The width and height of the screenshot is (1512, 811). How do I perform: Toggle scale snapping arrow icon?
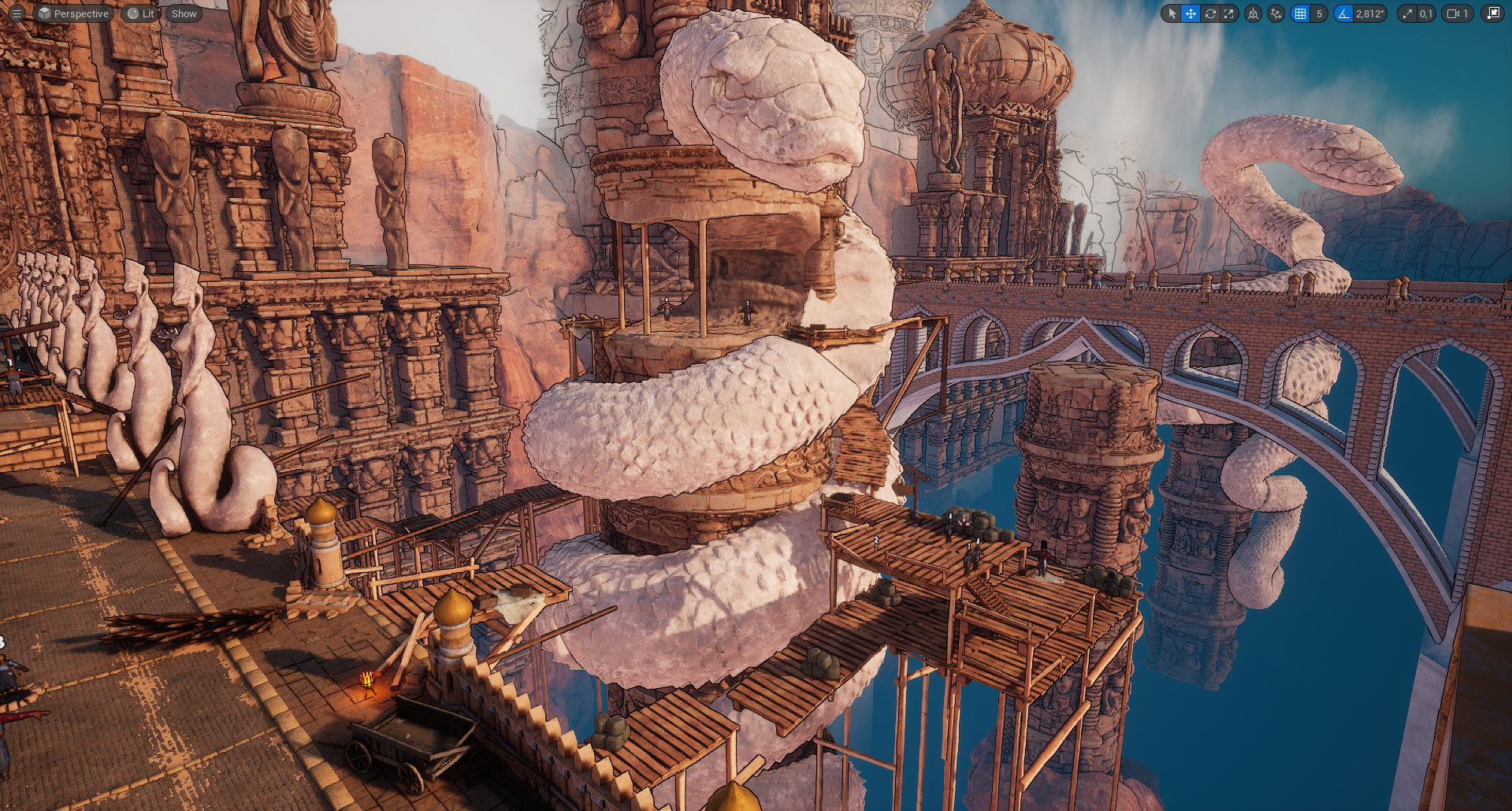tap(1407, 13)
